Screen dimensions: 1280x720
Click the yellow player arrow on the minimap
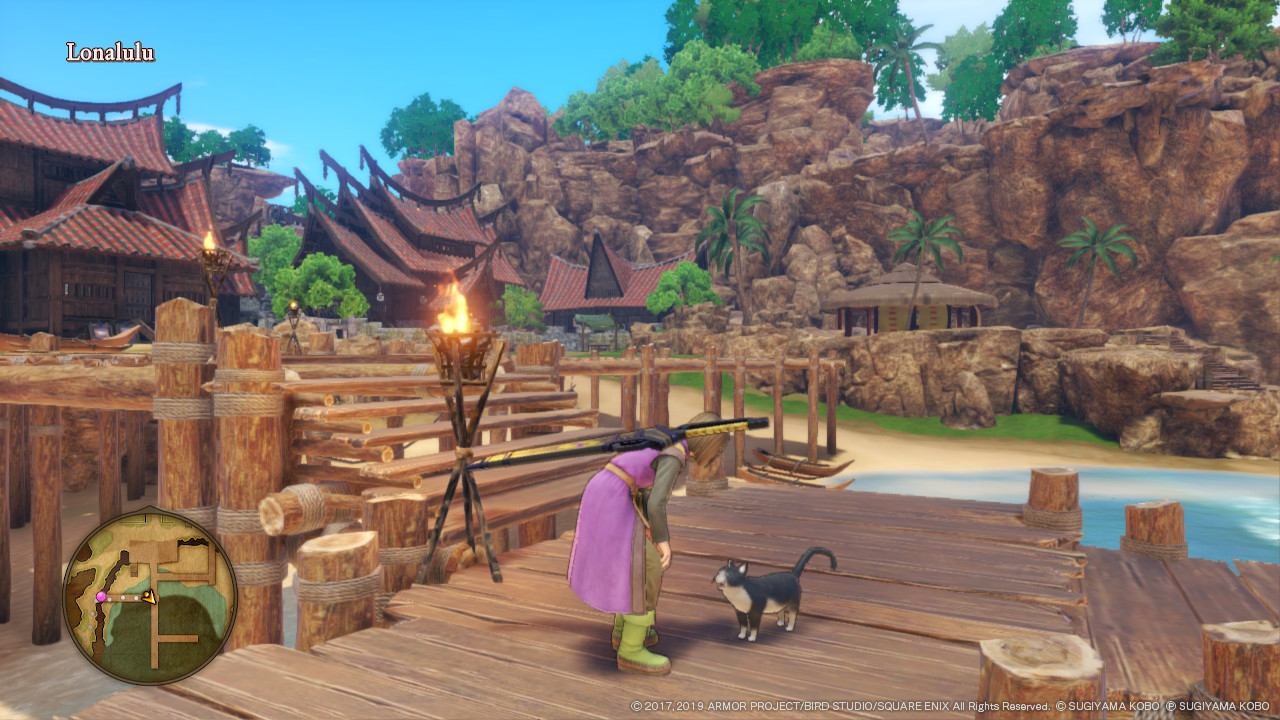[x=148, y=597]
